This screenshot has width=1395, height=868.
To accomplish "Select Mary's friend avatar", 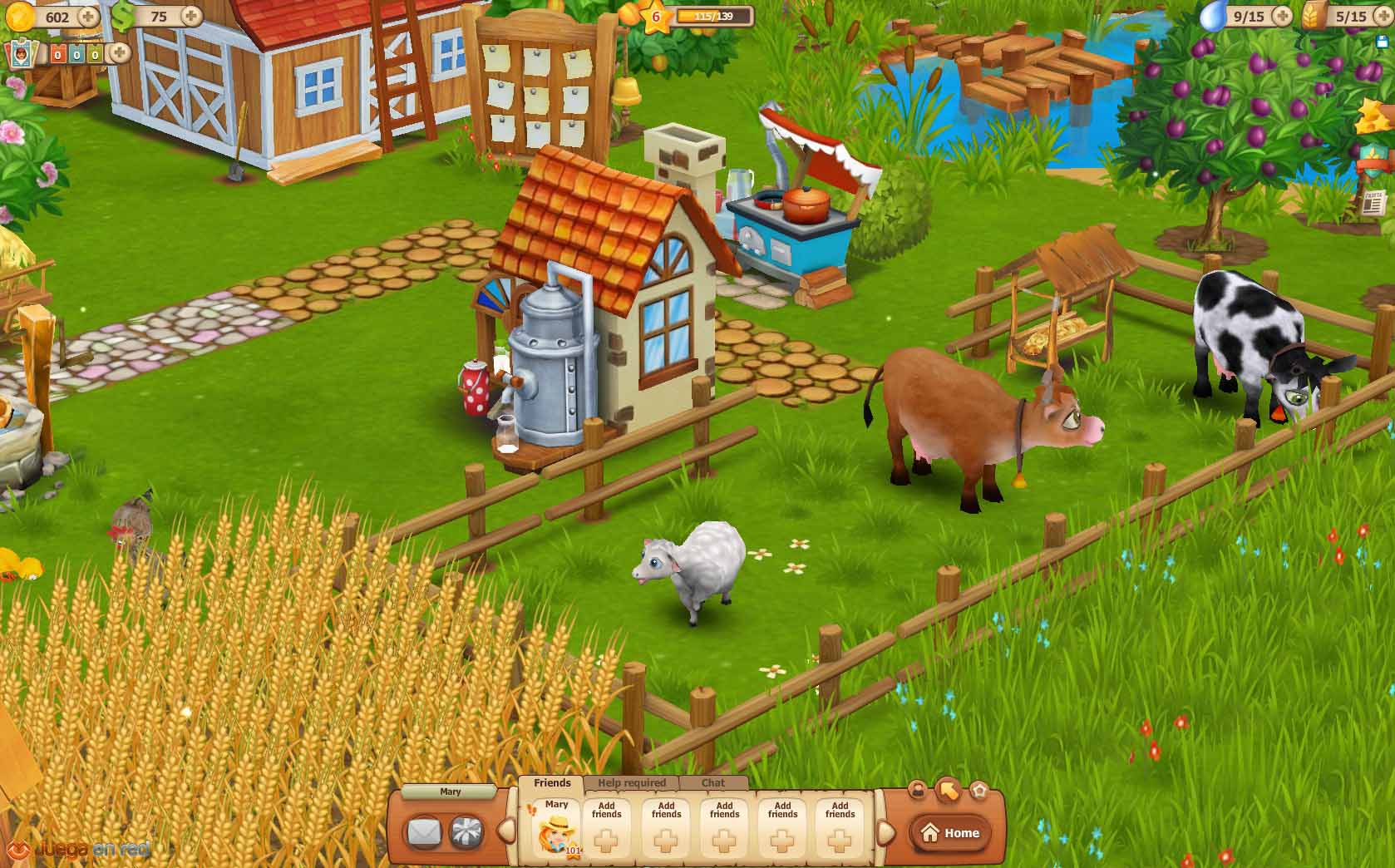I will [556, 829].
